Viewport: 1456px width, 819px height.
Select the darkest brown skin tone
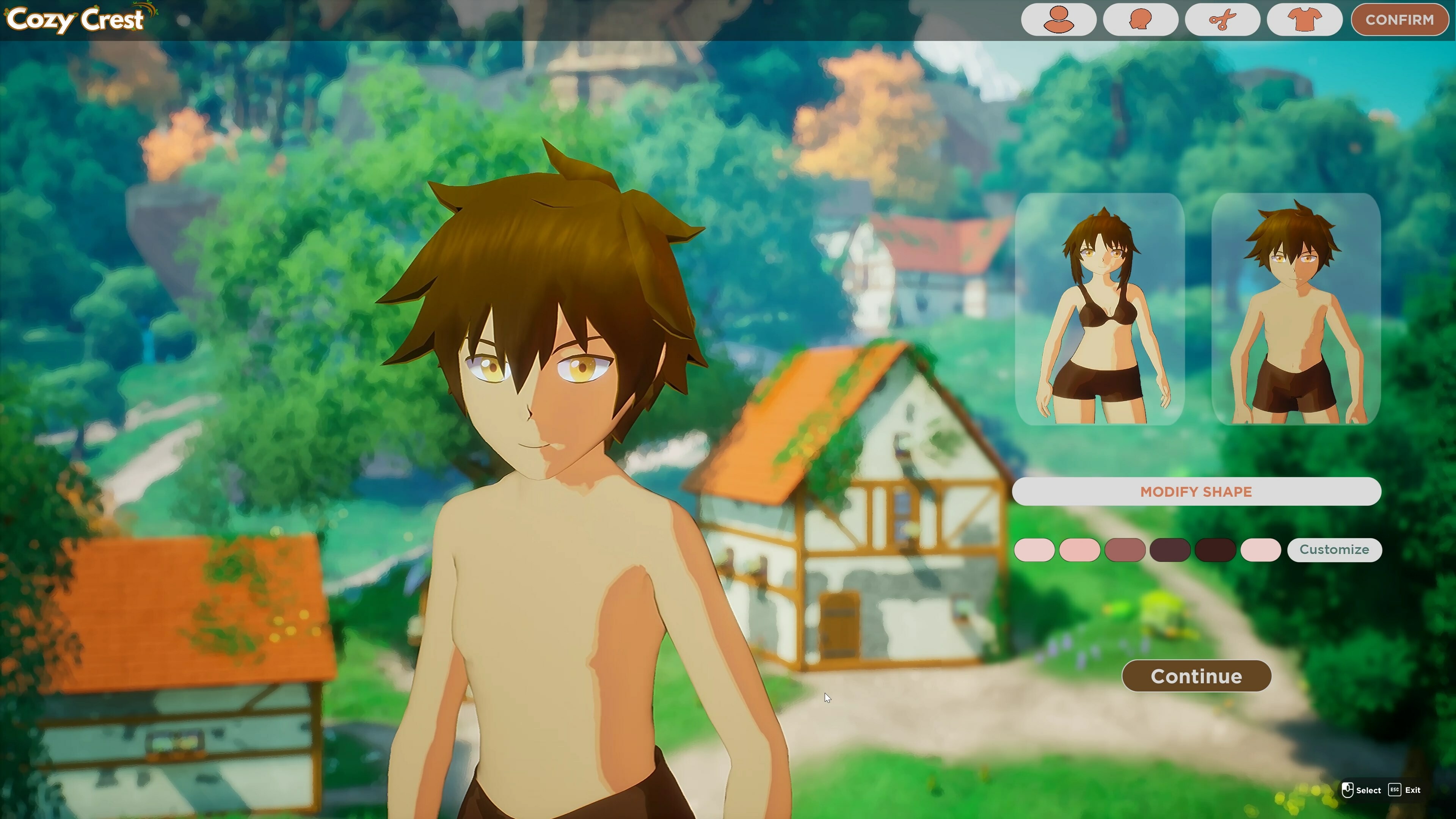pyautogui.click(x=1215, y=550)
